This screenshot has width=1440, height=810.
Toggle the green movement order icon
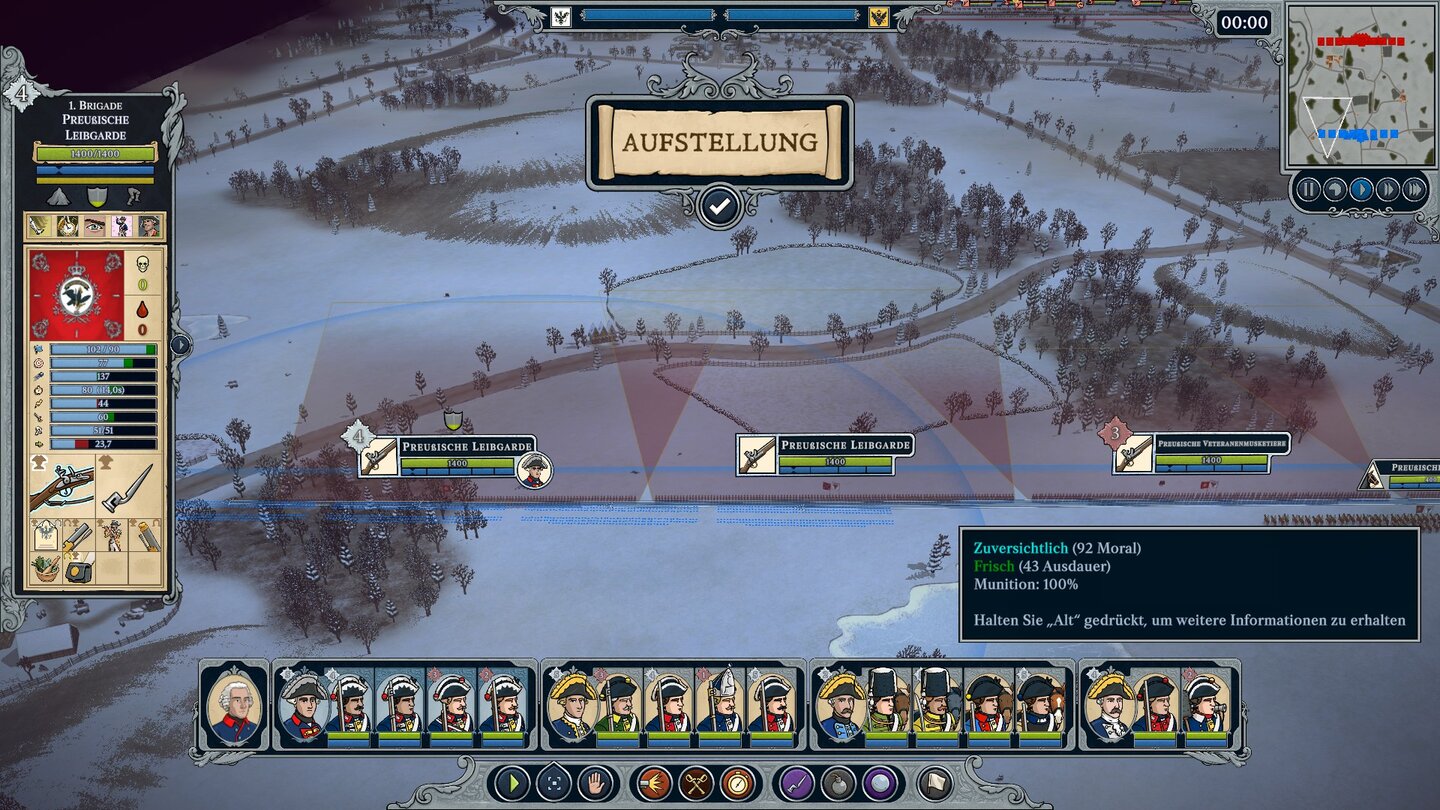pyautogui.click(x=512, y=782)
